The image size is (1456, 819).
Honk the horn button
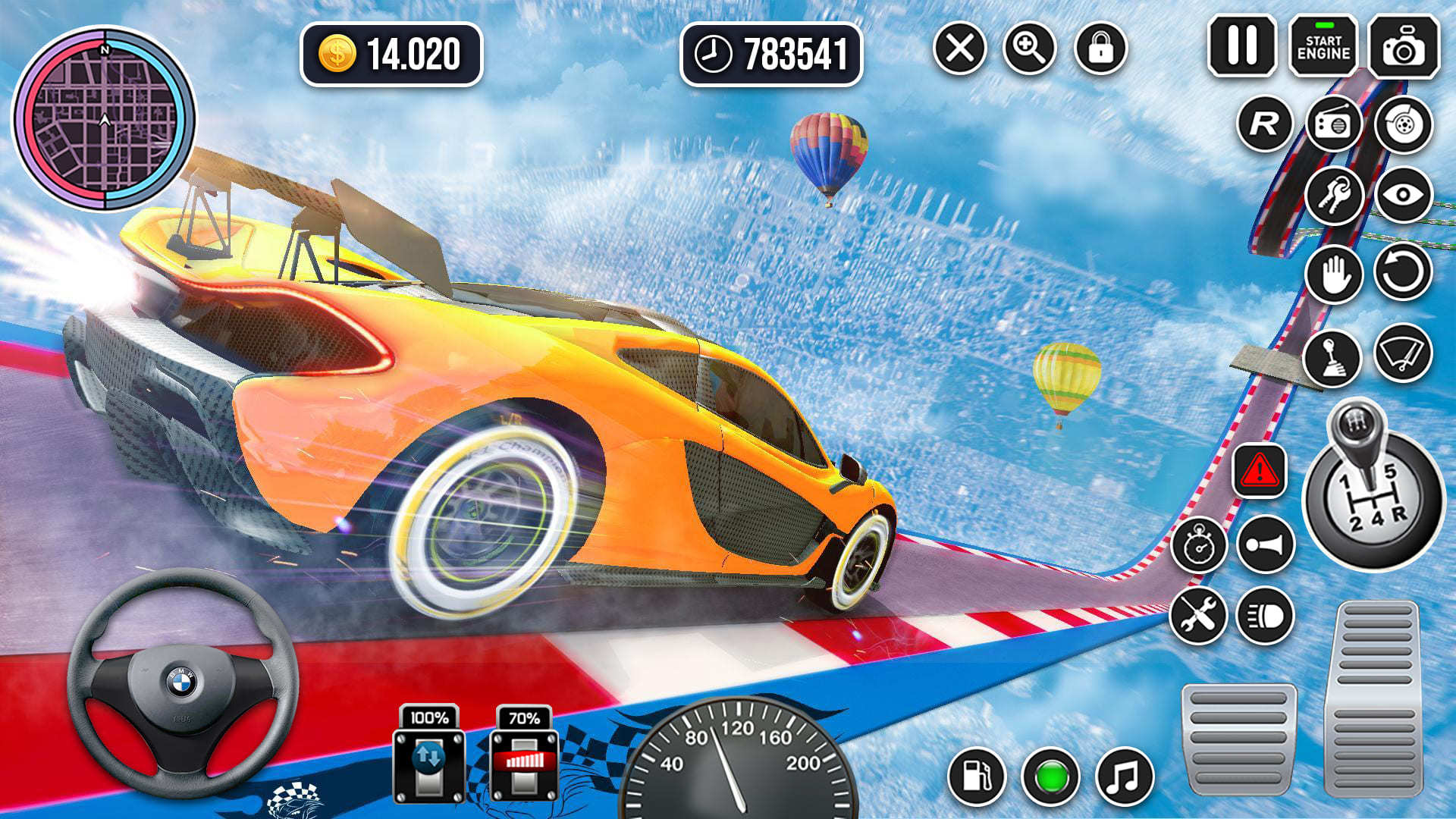click(1265, 544)
